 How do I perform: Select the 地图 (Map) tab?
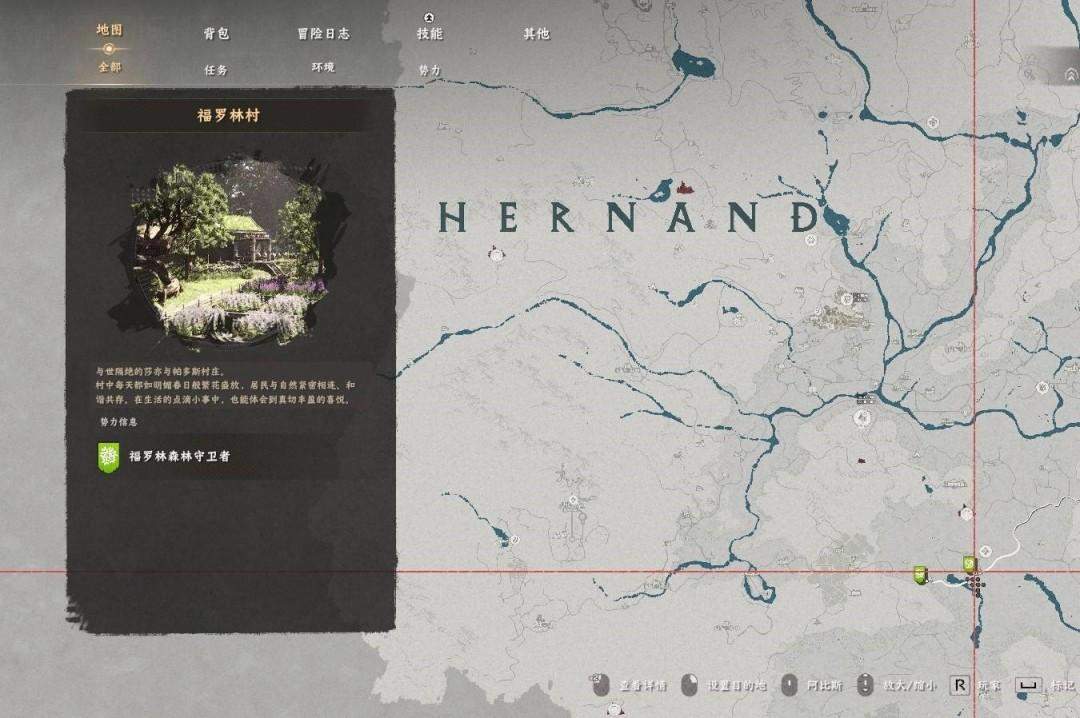(109, 30)
